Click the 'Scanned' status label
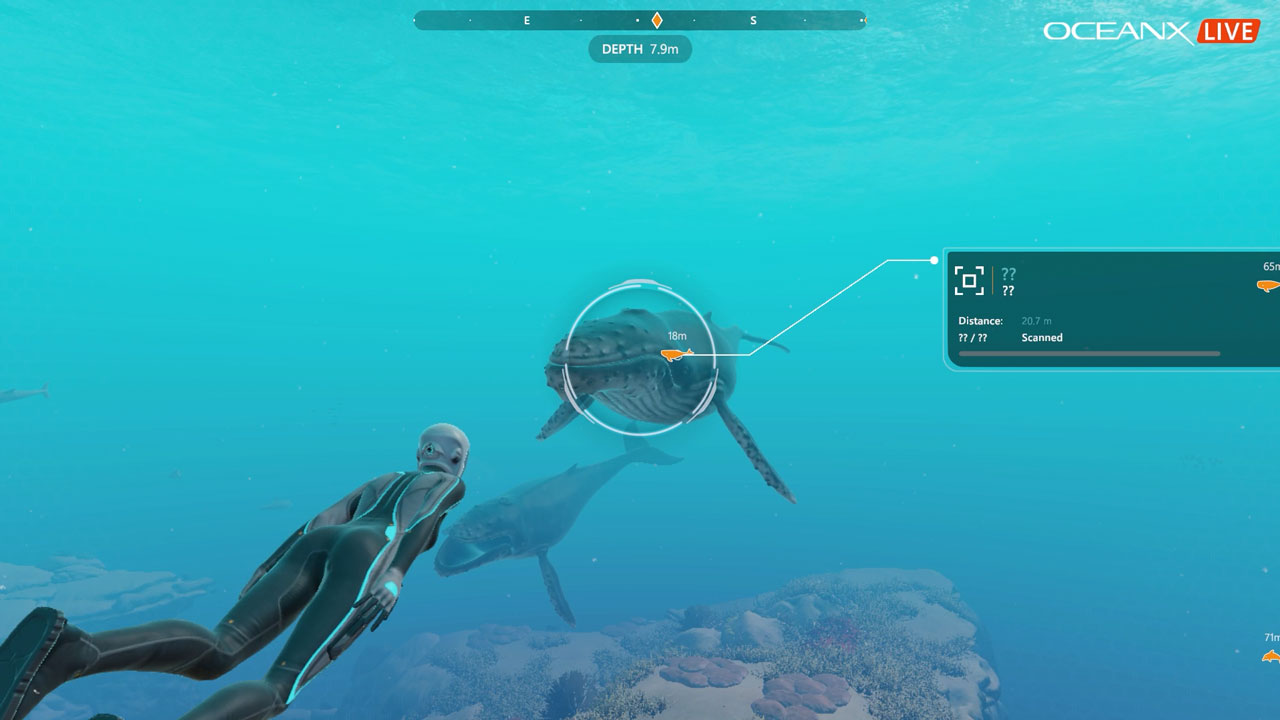The image size is (1280, 720). 1042,337
